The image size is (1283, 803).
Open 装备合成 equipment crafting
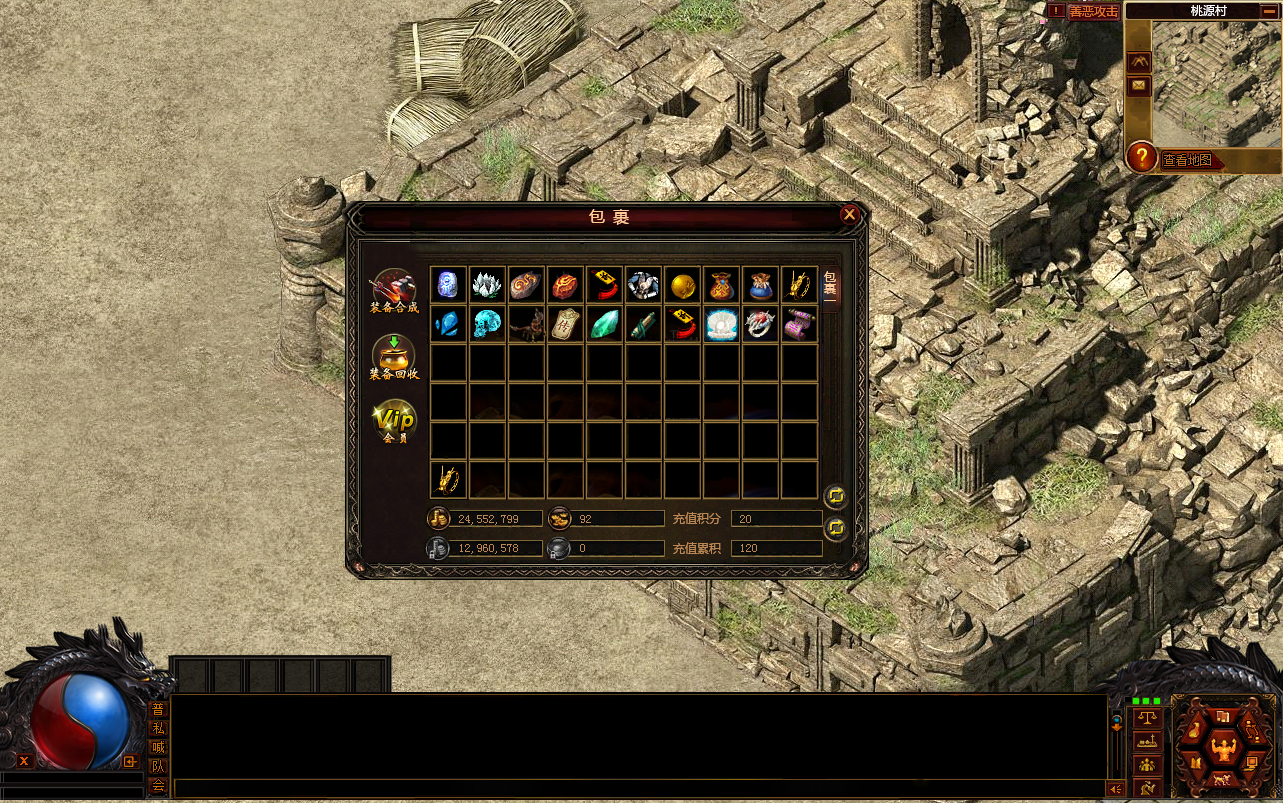point(394,290)
